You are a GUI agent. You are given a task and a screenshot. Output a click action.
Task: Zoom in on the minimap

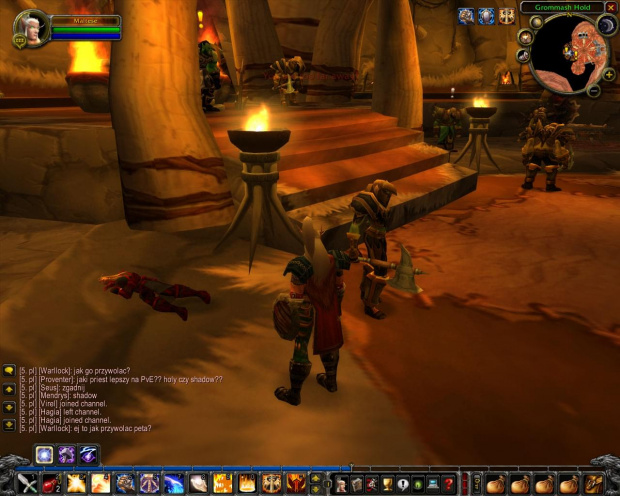pyautogui.click(x=609, y=75)
